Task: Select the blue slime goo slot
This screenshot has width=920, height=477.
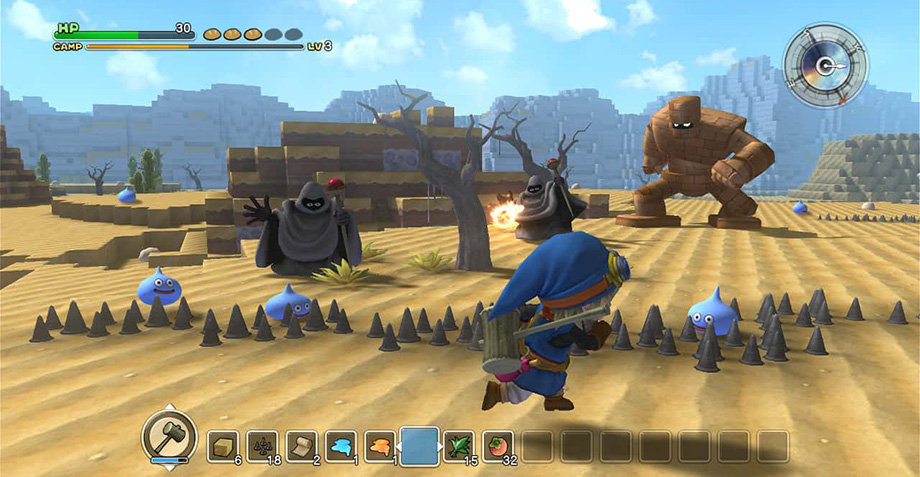Action: (x=340, y=446)
